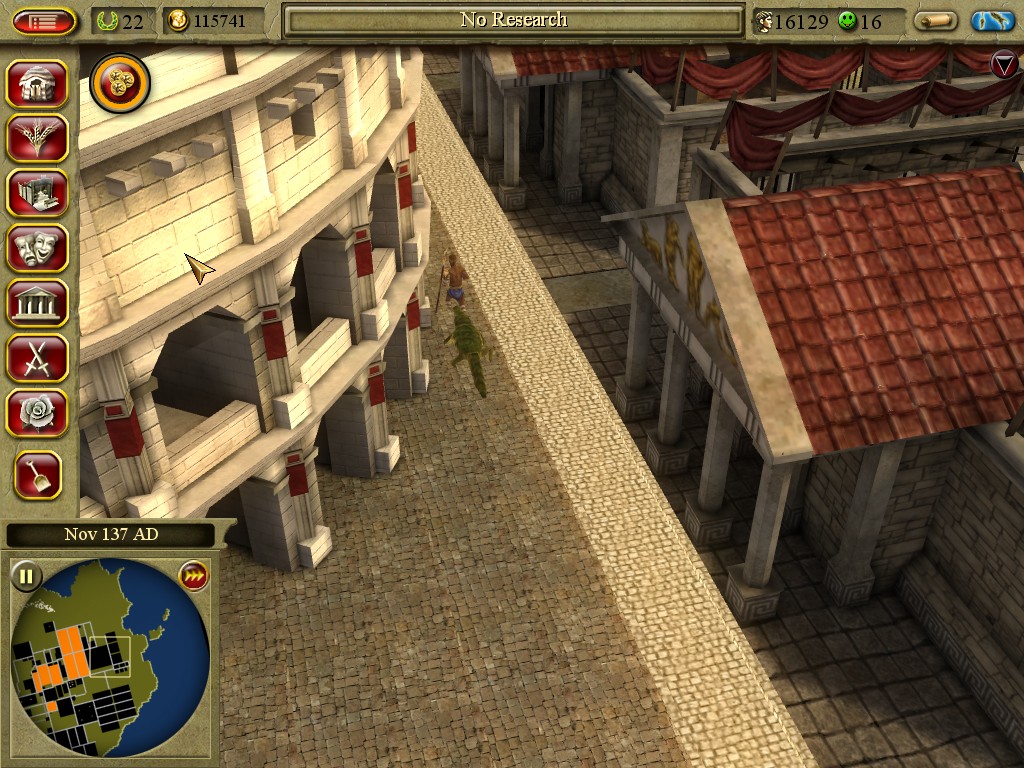Viewport: 1024px width, 768px height.
Task: Open the rose decoration category
Action: pyautogui.click(x=38, y=412)
